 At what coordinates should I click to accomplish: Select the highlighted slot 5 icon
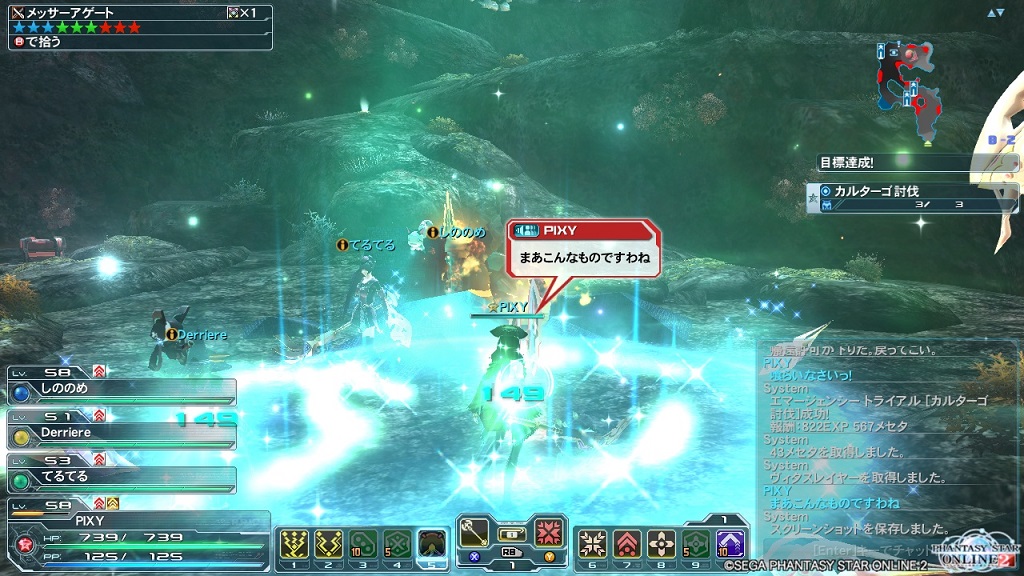point(431,543)
